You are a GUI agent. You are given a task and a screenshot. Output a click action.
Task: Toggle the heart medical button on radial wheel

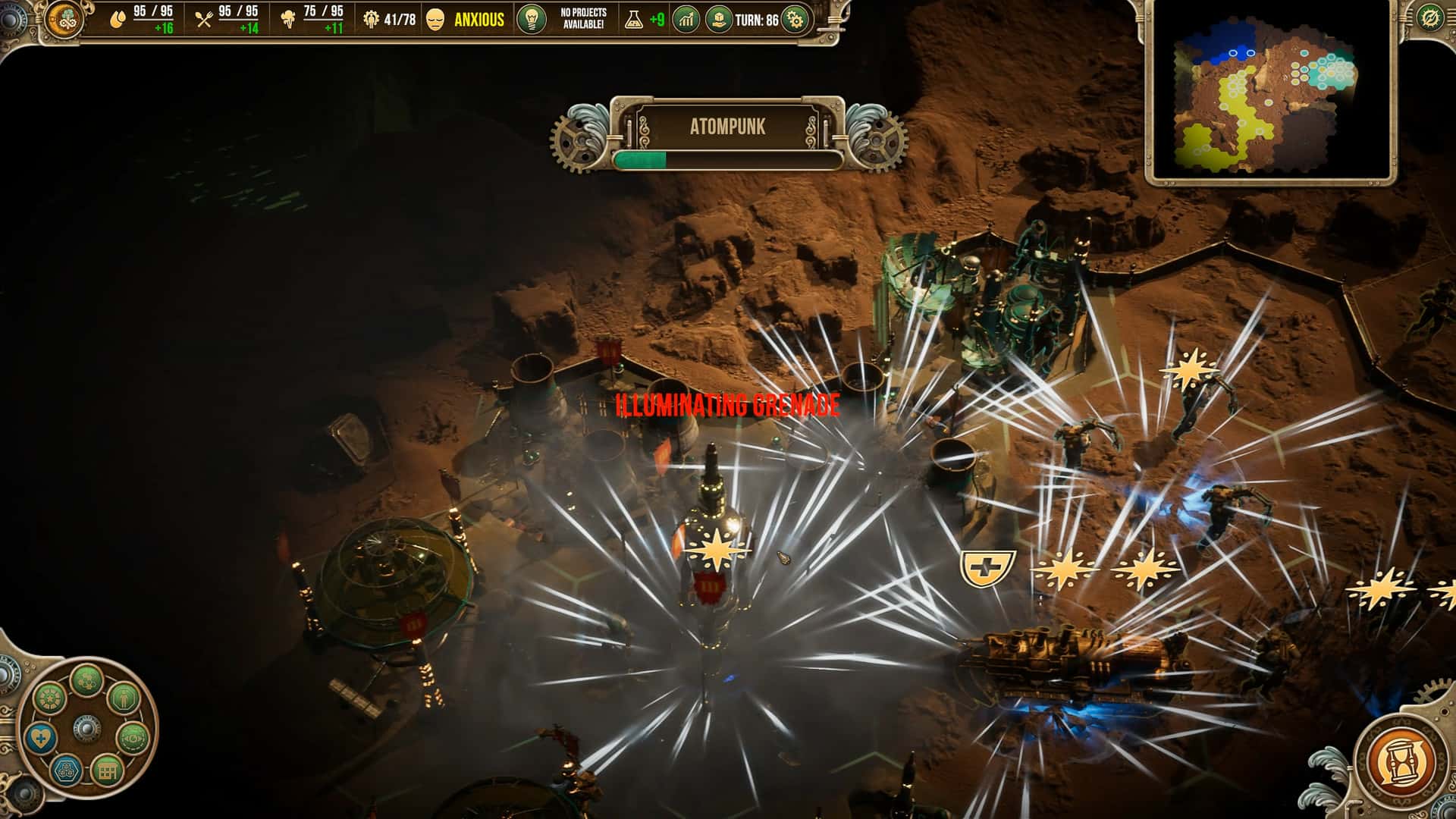(40, 738)
